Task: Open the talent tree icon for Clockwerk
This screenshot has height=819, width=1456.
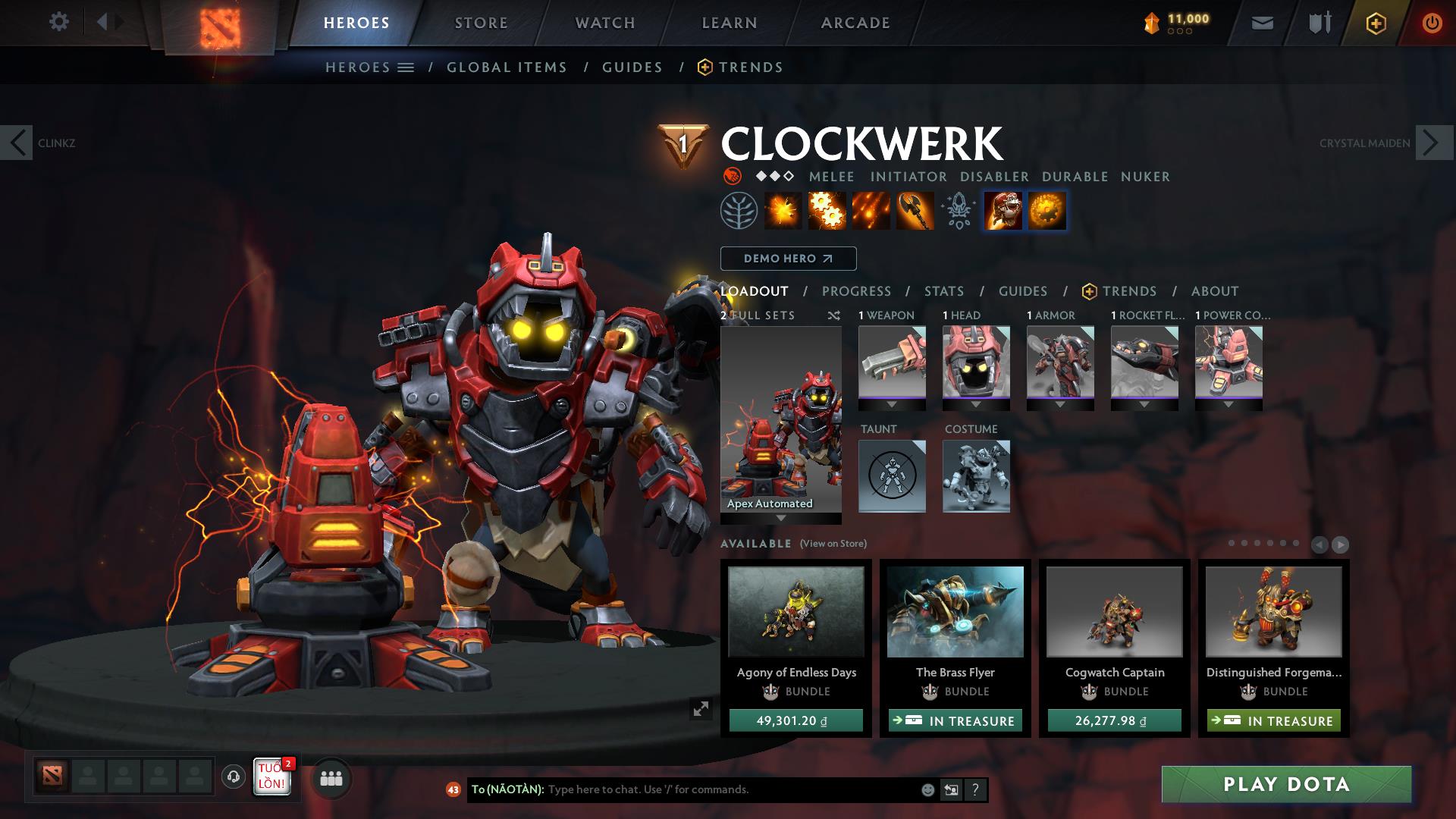Action: pos(739,210)
